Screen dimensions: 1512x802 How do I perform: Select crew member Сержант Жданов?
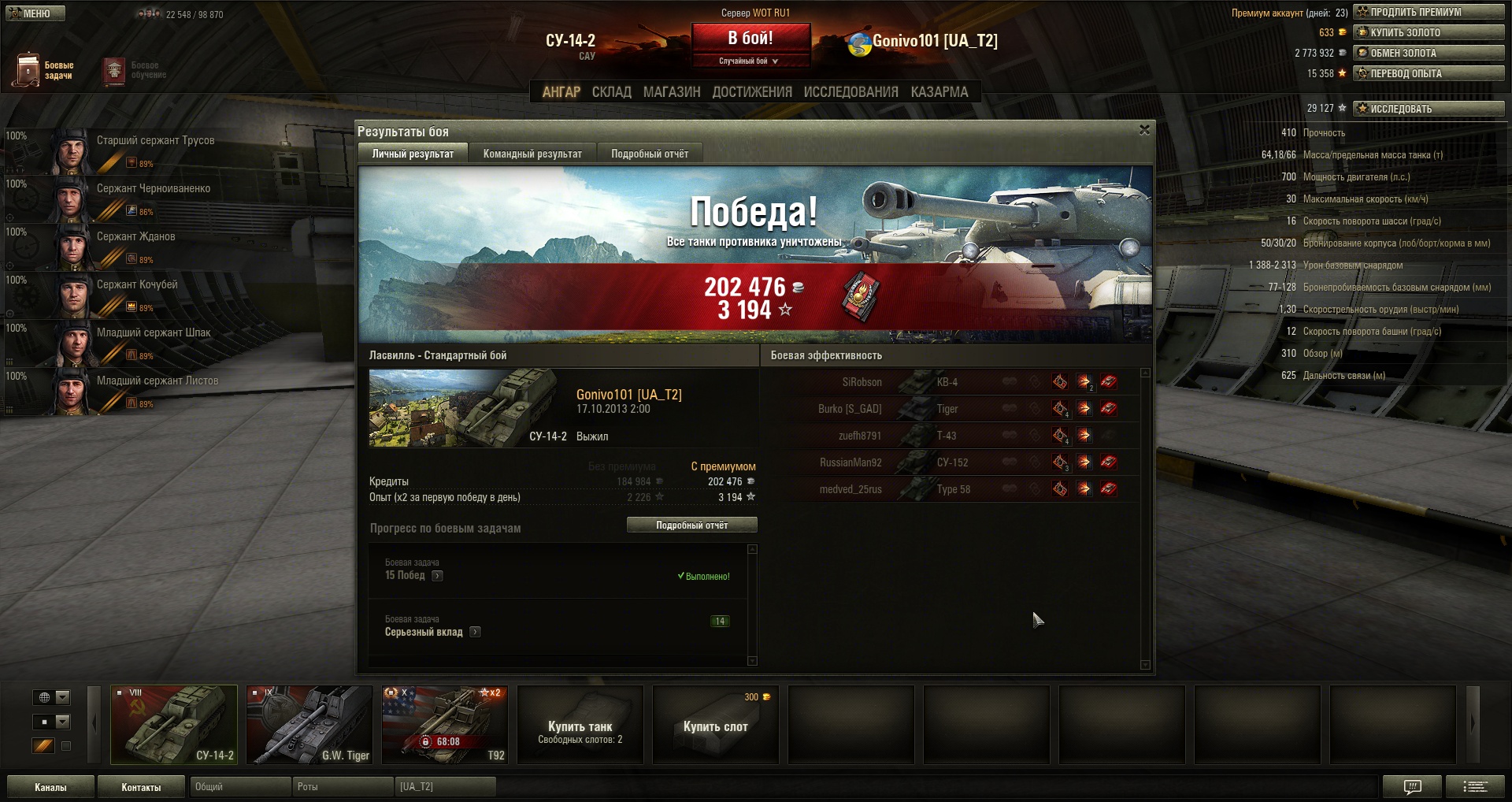click(x=135, y=236)
